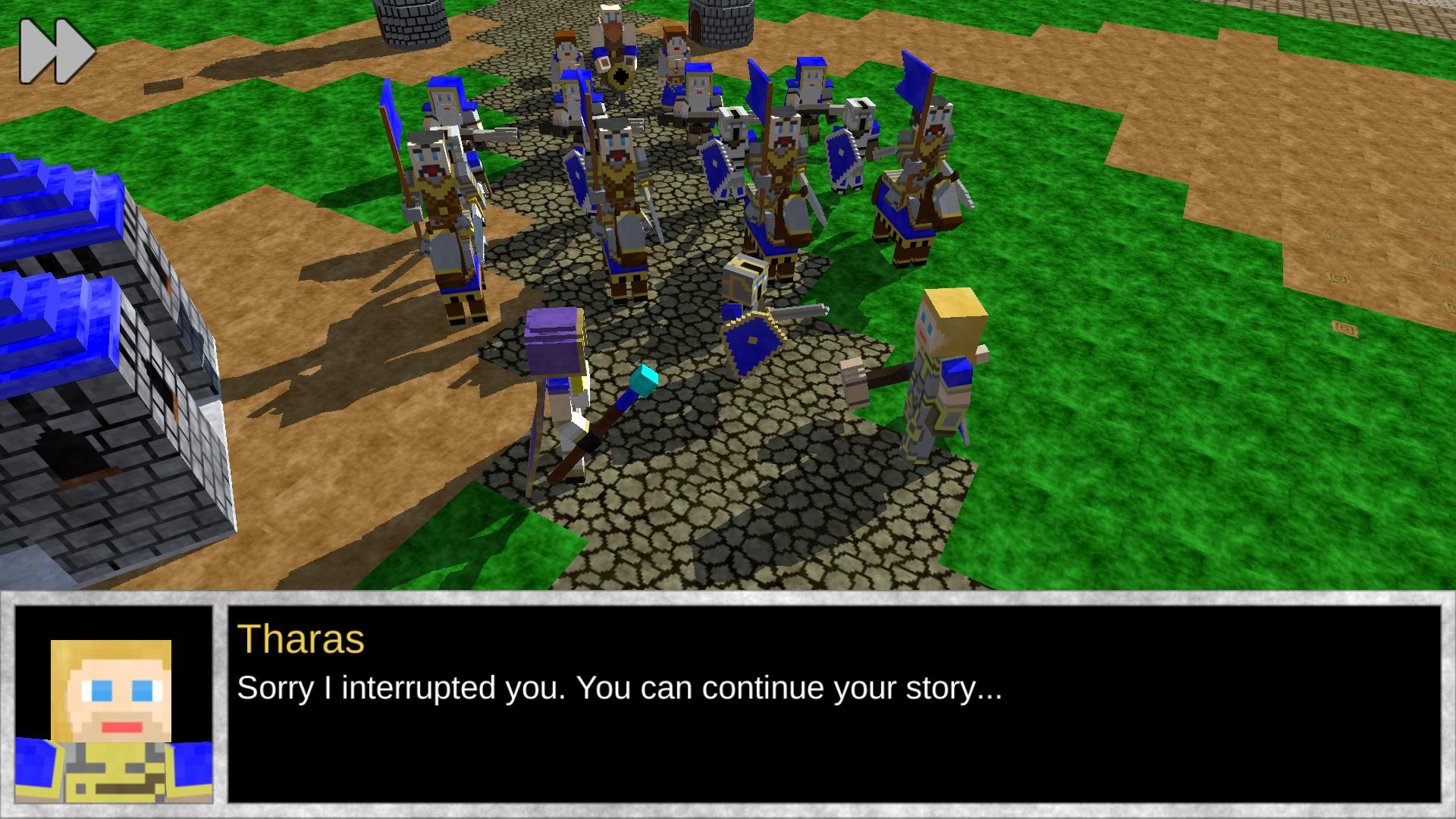Click the dialogue text to continue the story
Viewport: 1456px width, 819px height.
click(x=618, y=689)
